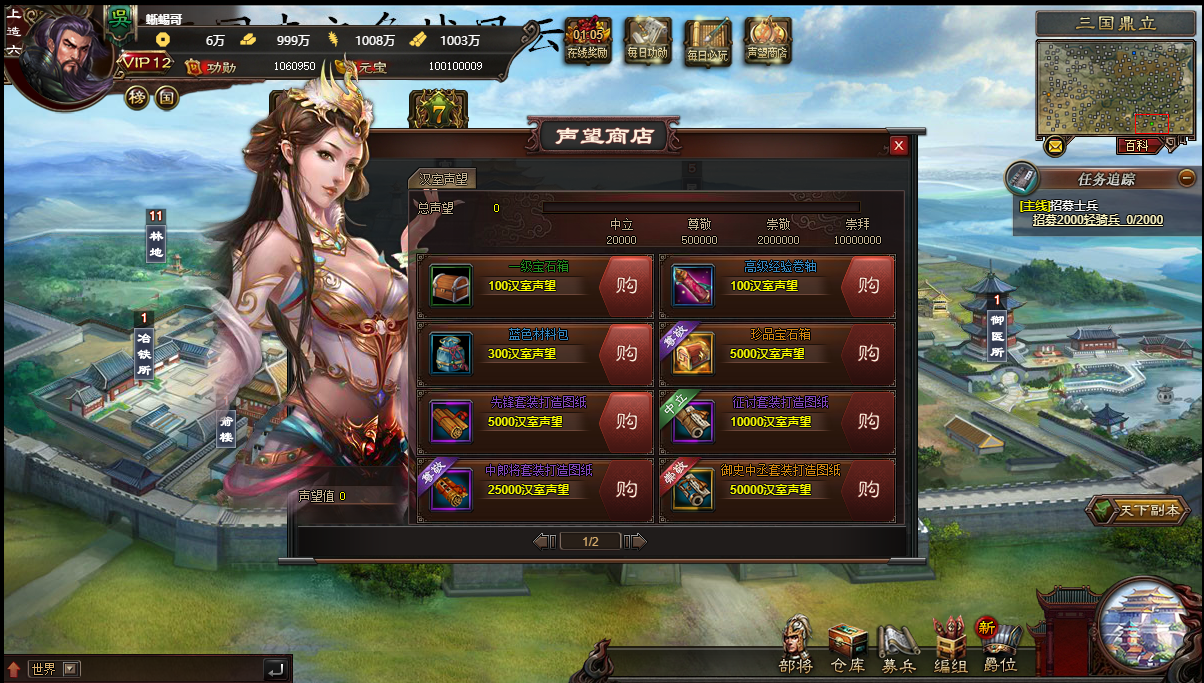Open the 爵位 rank menu

pos(999,647)
